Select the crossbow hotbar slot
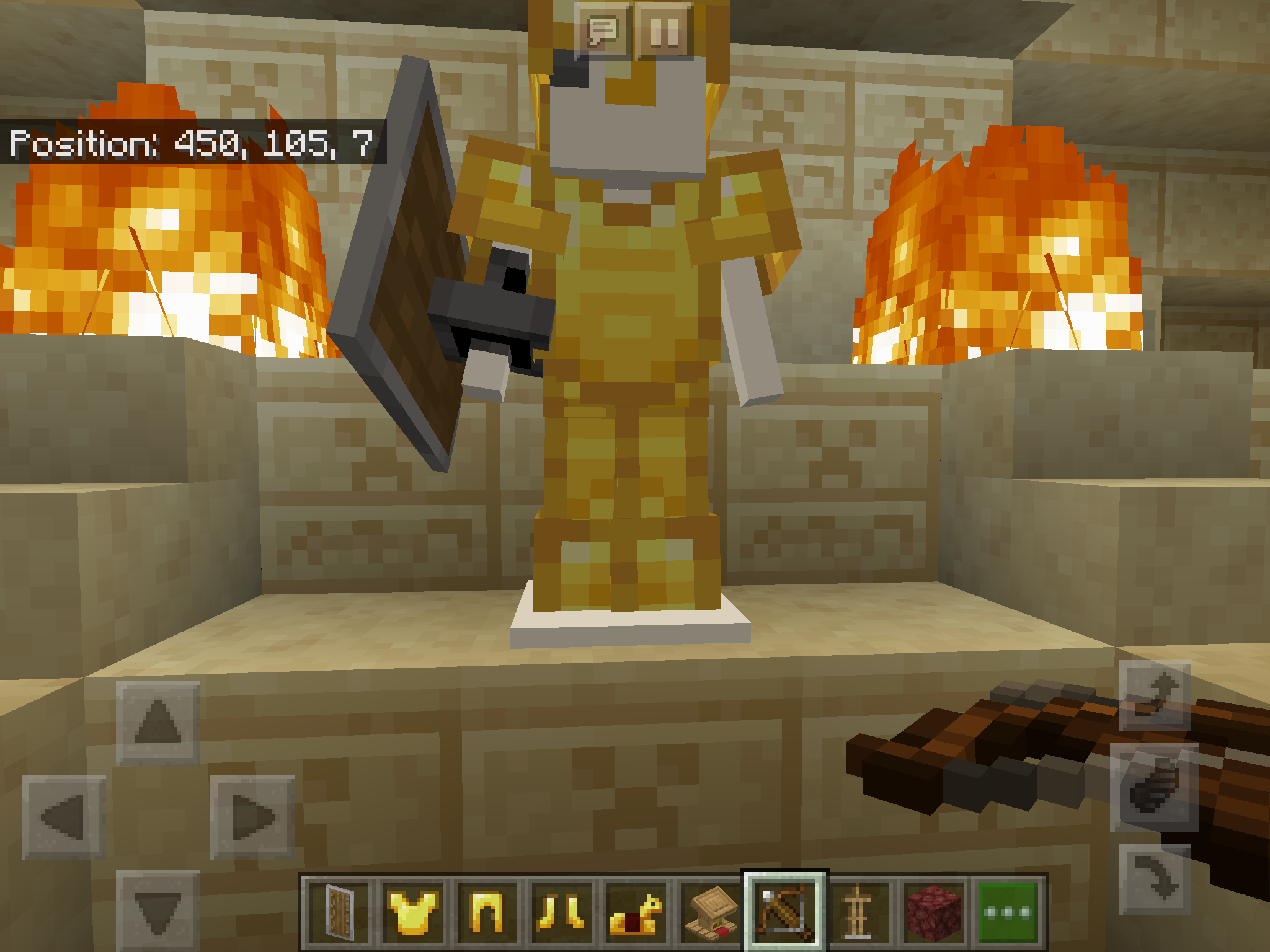 tap(784, 911)
